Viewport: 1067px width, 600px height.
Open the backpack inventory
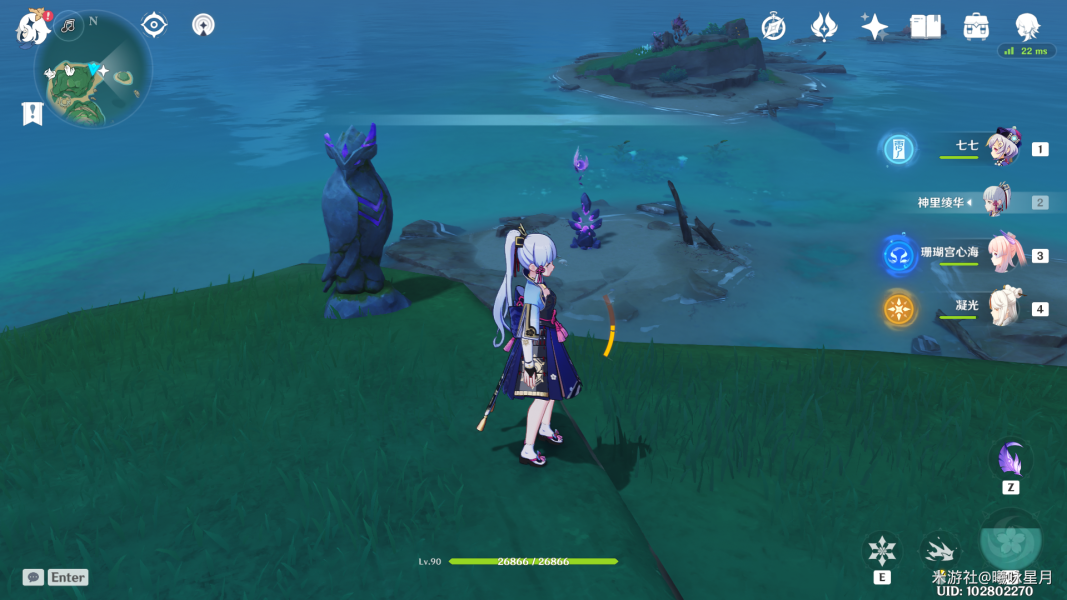[x=976, y=27]
